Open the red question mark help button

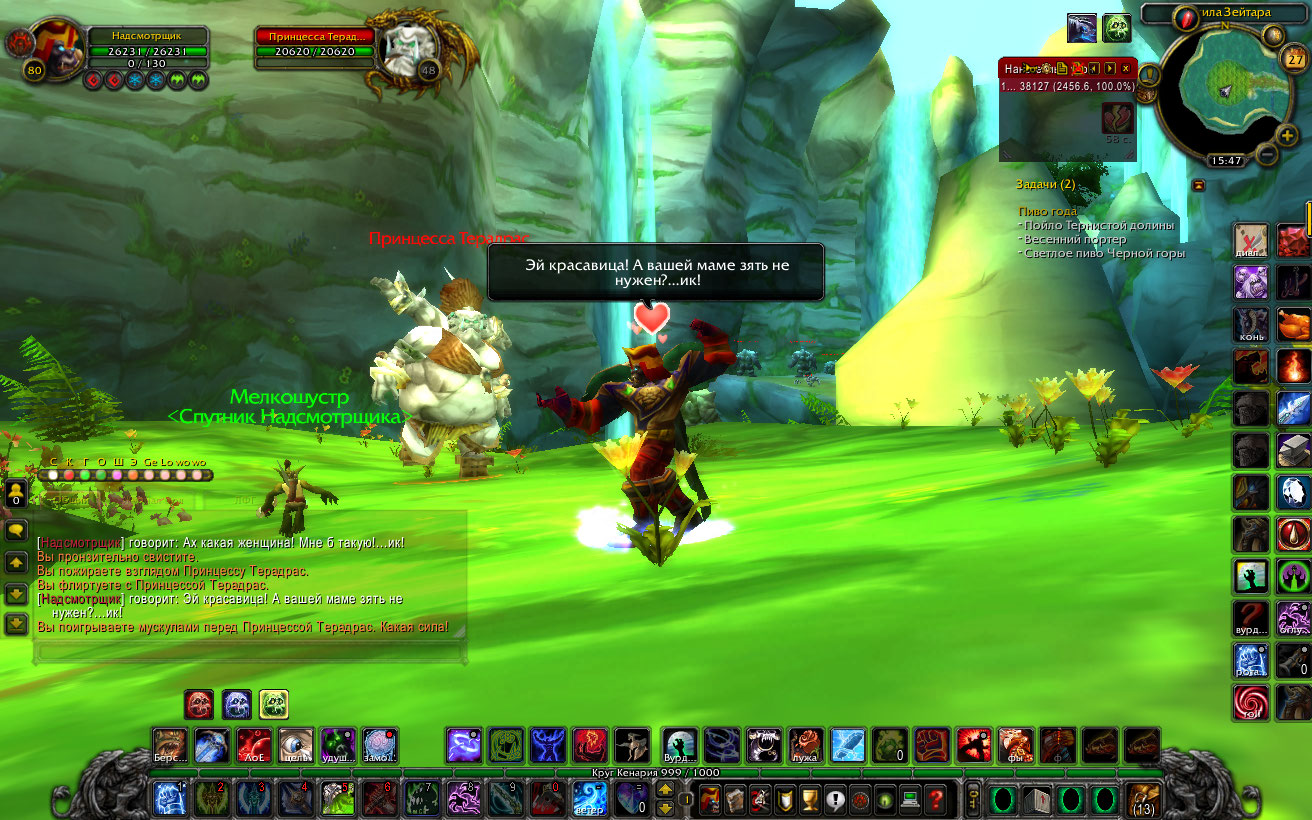point(935,800)
